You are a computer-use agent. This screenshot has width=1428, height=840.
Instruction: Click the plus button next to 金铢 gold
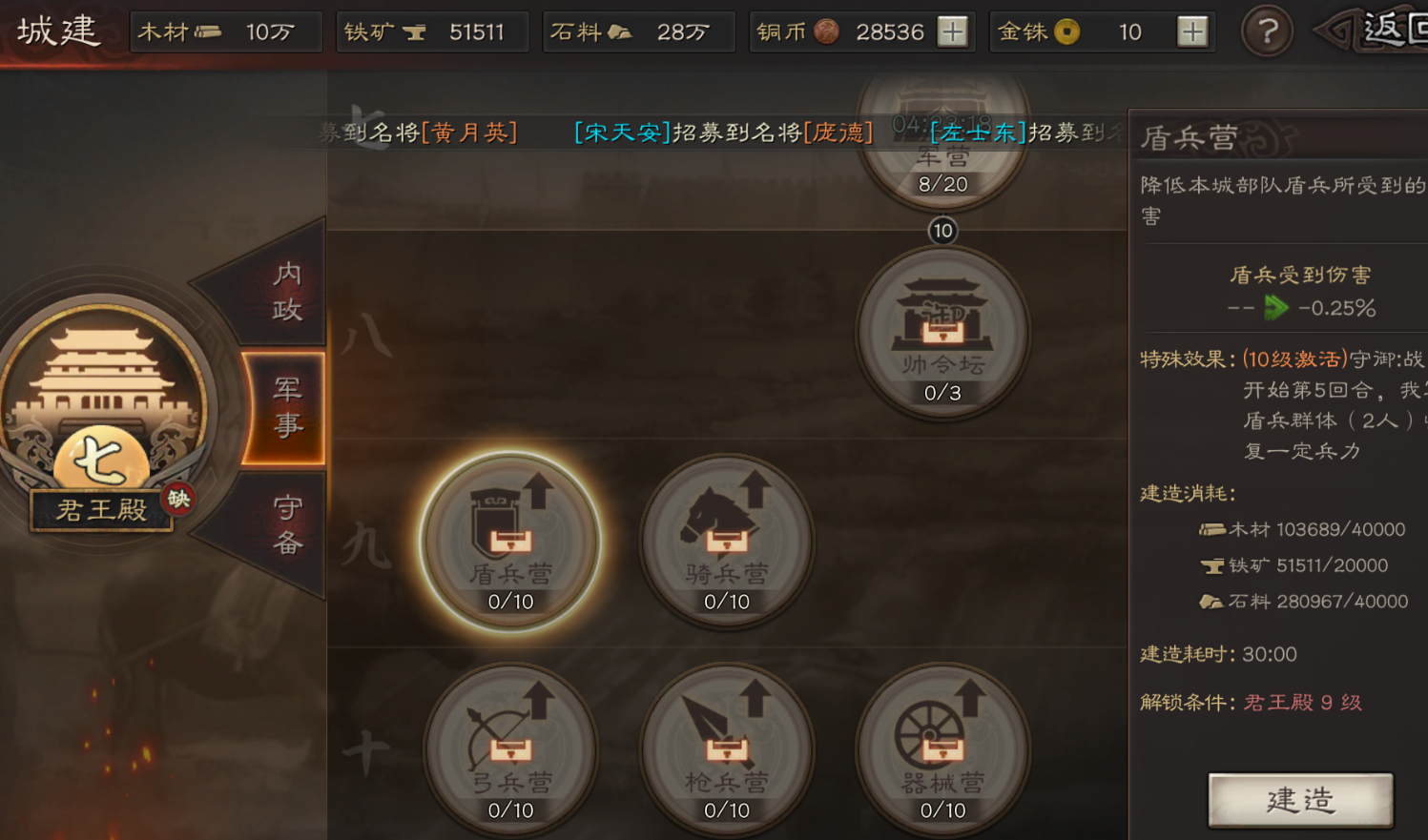click(1191, 31)
